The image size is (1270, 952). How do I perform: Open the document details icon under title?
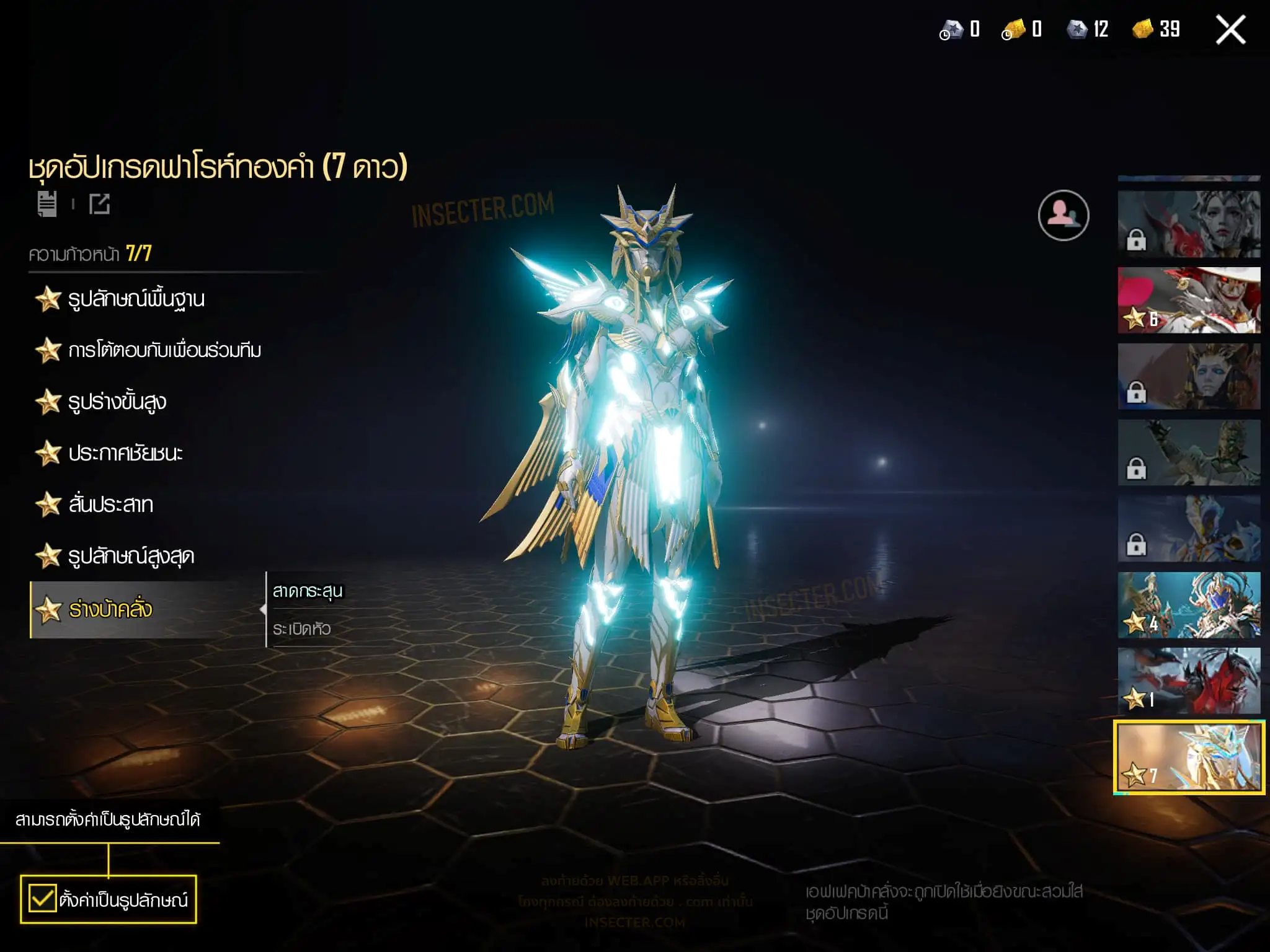(x=47, y=204)
